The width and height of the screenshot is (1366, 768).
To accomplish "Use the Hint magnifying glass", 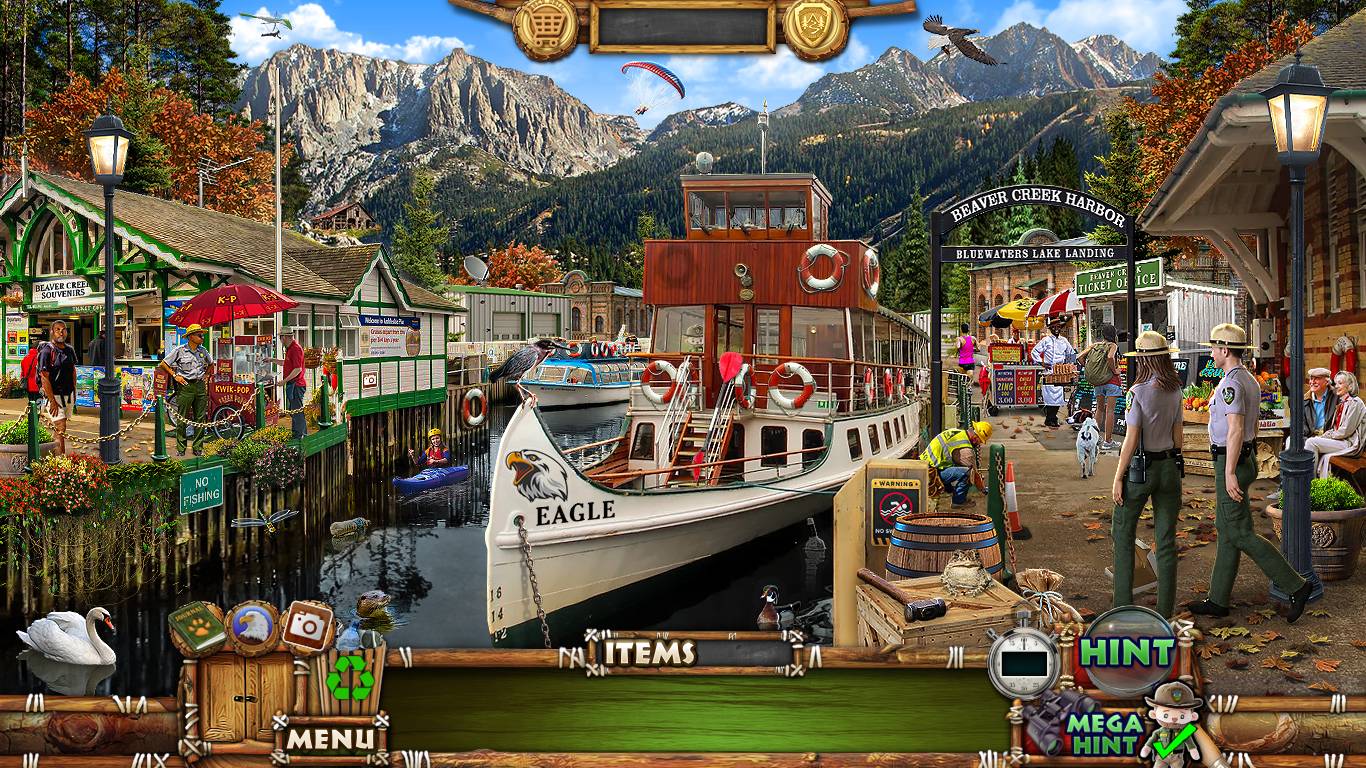I will [1127, 652].
